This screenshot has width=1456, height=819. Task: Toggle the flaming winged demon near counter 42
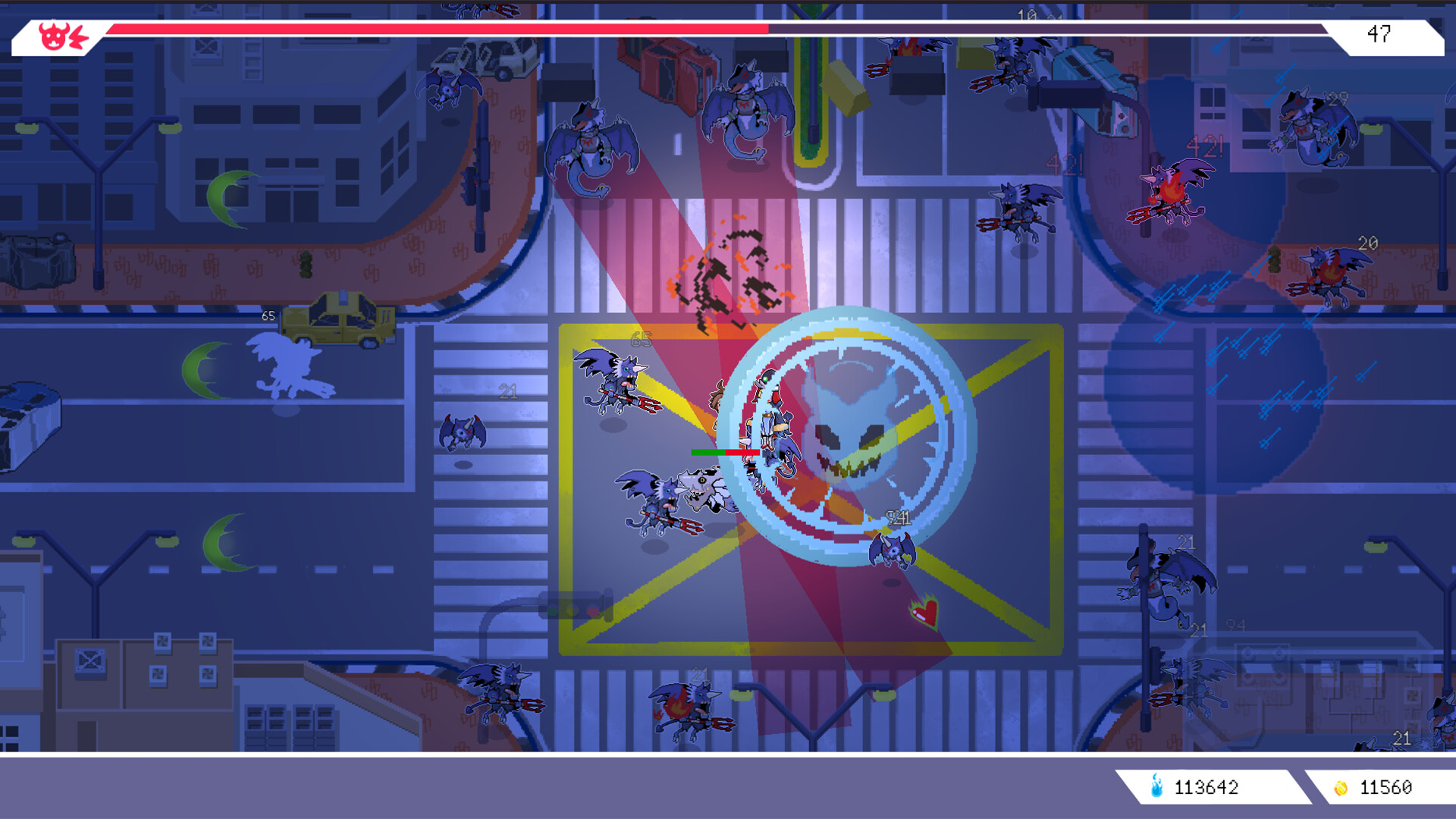pos(1172,193)
